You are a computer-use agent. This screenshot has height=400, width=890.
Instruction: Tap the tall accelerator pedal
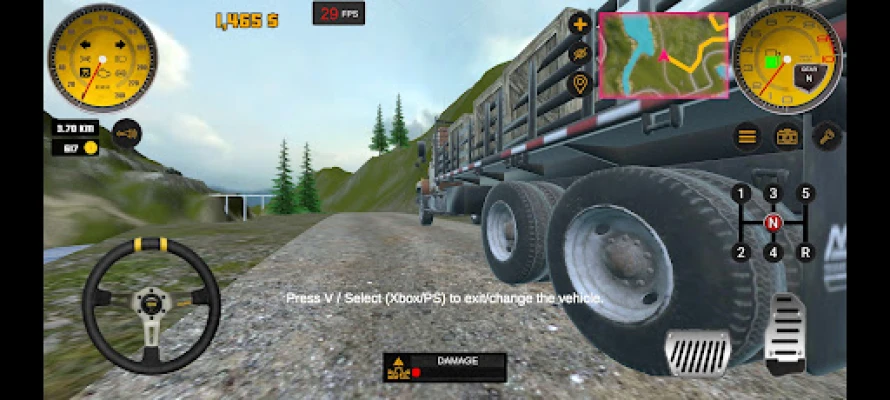coord(785,334)
